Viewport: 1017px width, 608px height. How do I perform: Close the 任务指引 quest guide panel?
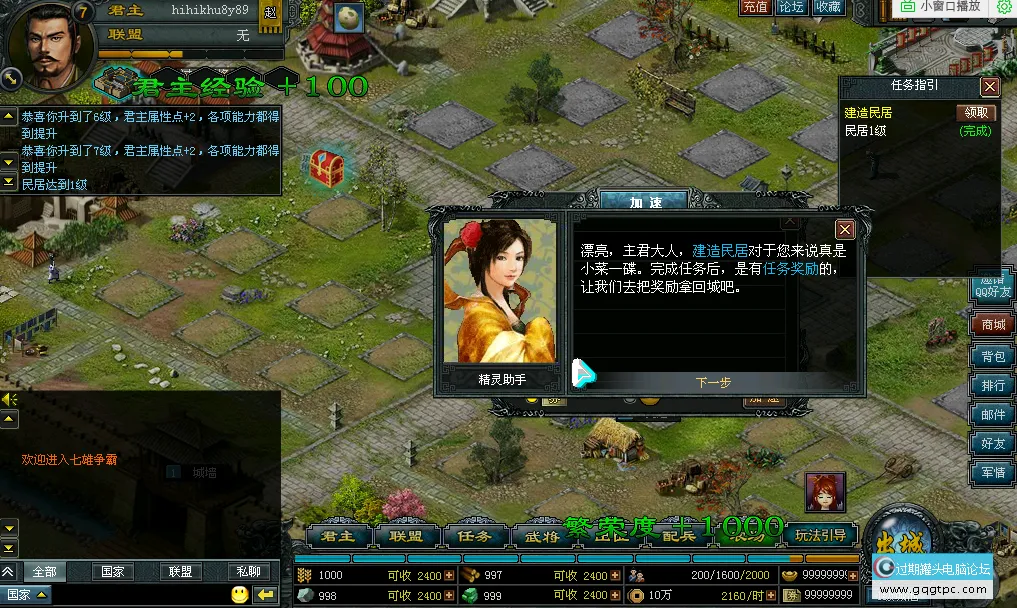tap(989, 87)
